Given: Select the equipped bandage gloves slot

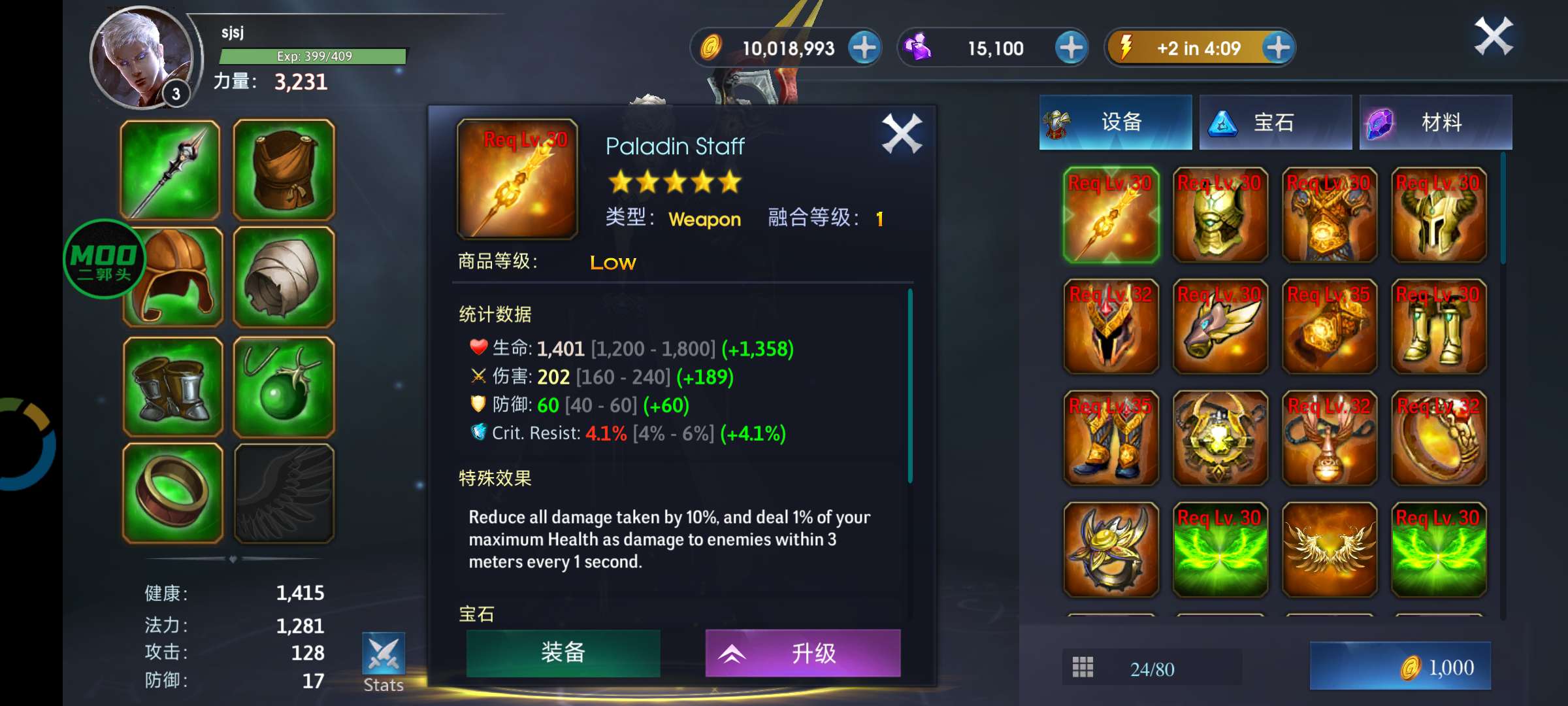Looking at the screenshot, I should 284,277.
